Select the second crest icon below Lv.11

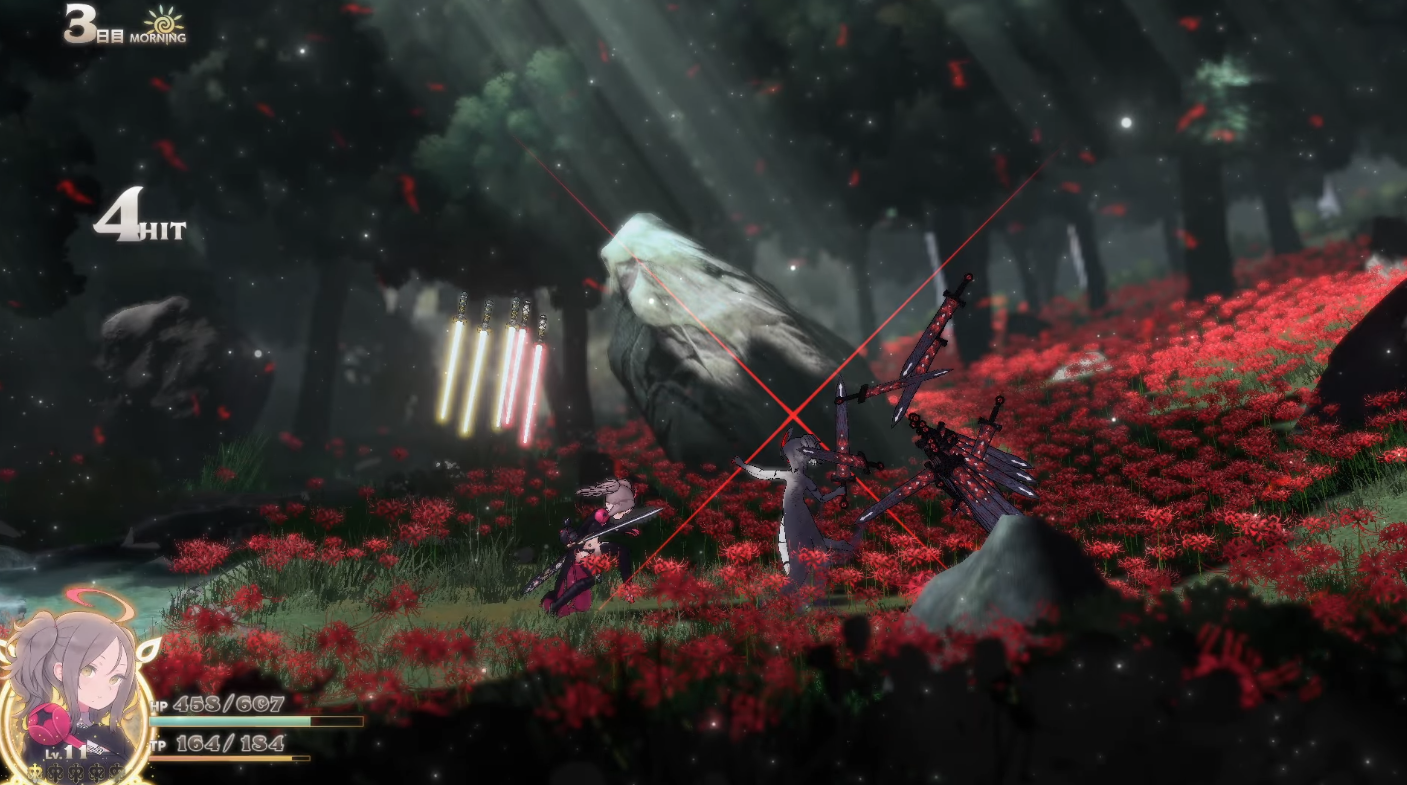pos(55,772)
